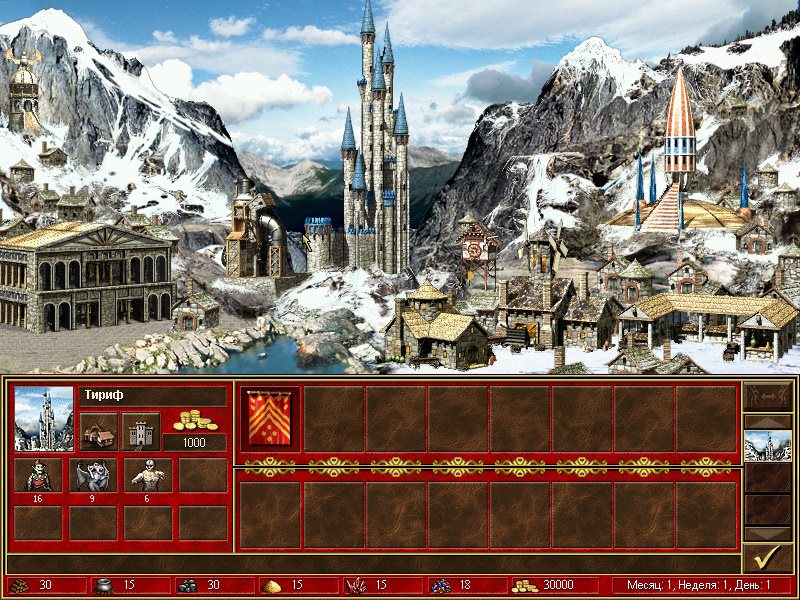Viewport: 800px width, 600px height.
Task: Click the town list up arrow
Action: 768,420
